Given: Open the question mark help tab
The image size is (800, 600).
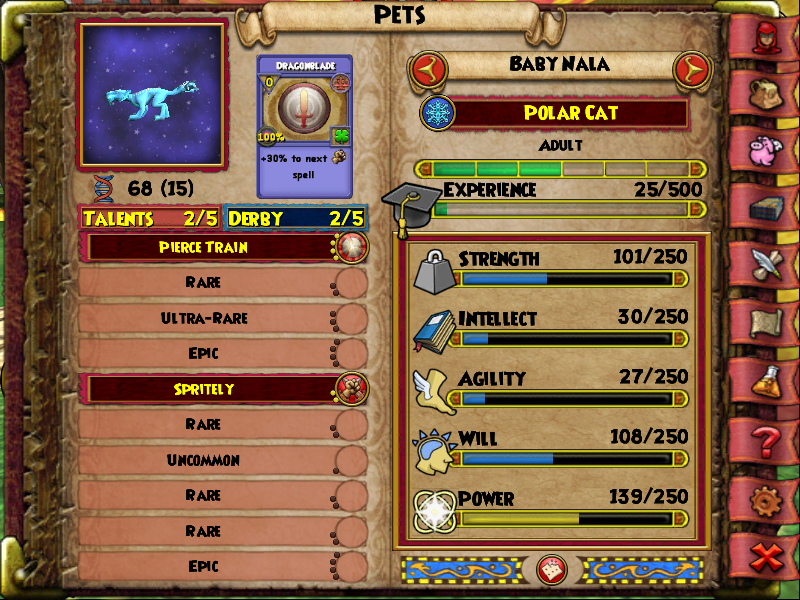Looking at the screenshot, I should tap(767, 438).
